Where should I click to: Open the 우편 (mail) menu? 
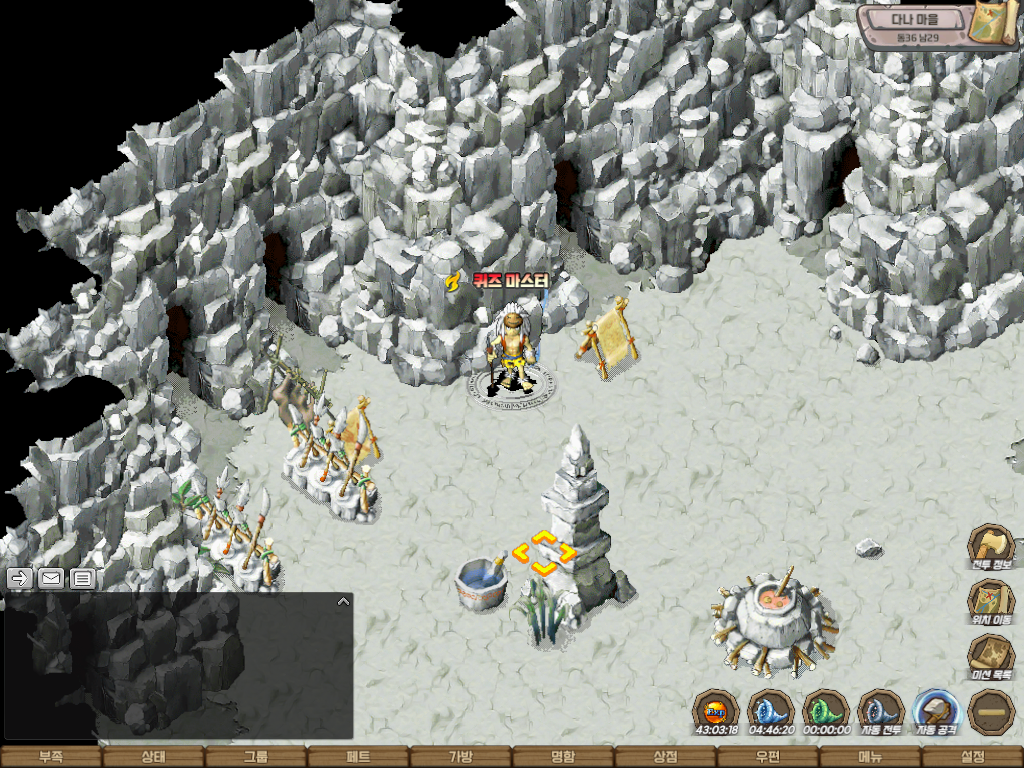767,757
